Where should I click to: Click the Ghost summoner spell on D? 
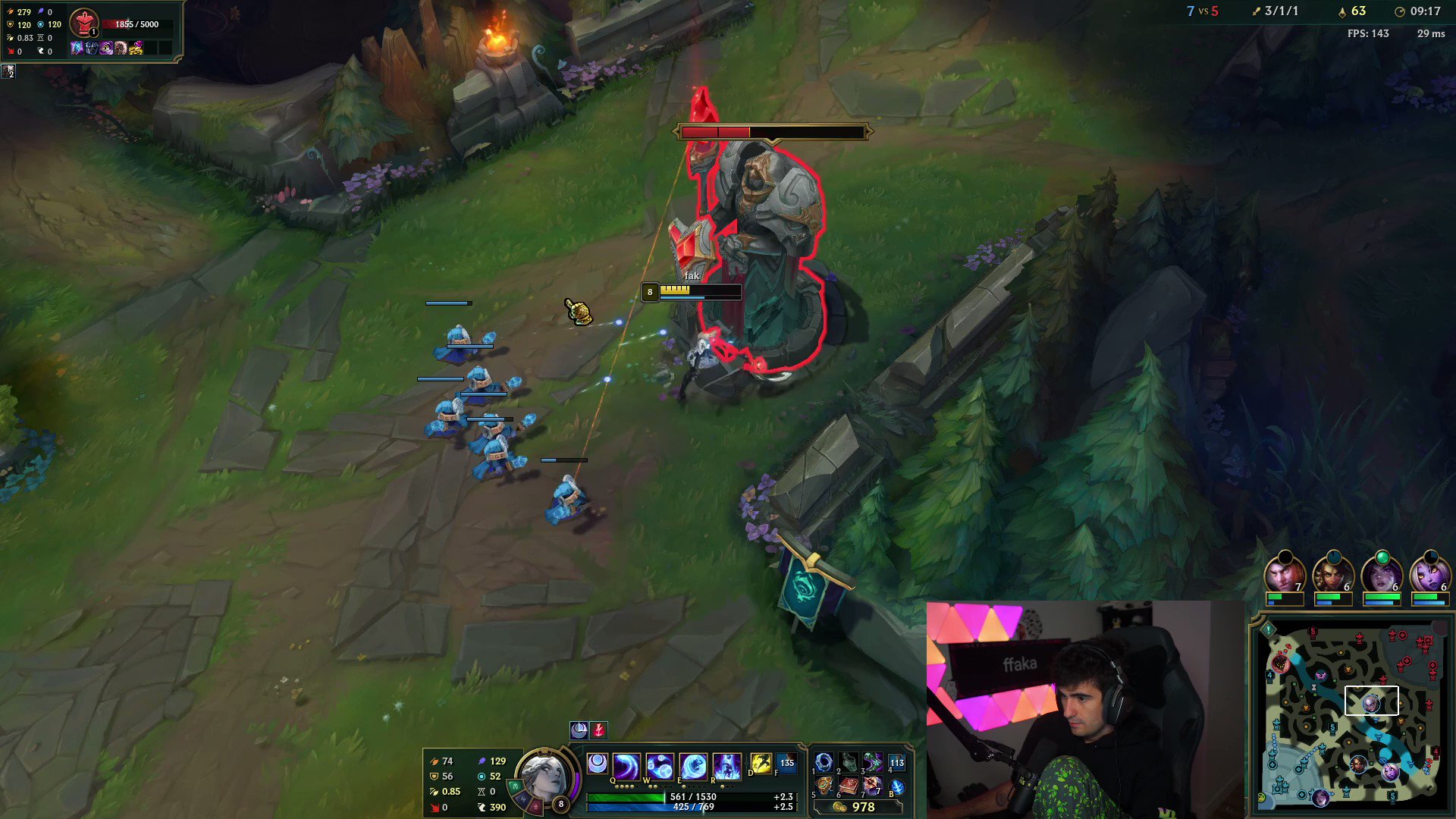[761, 764]
